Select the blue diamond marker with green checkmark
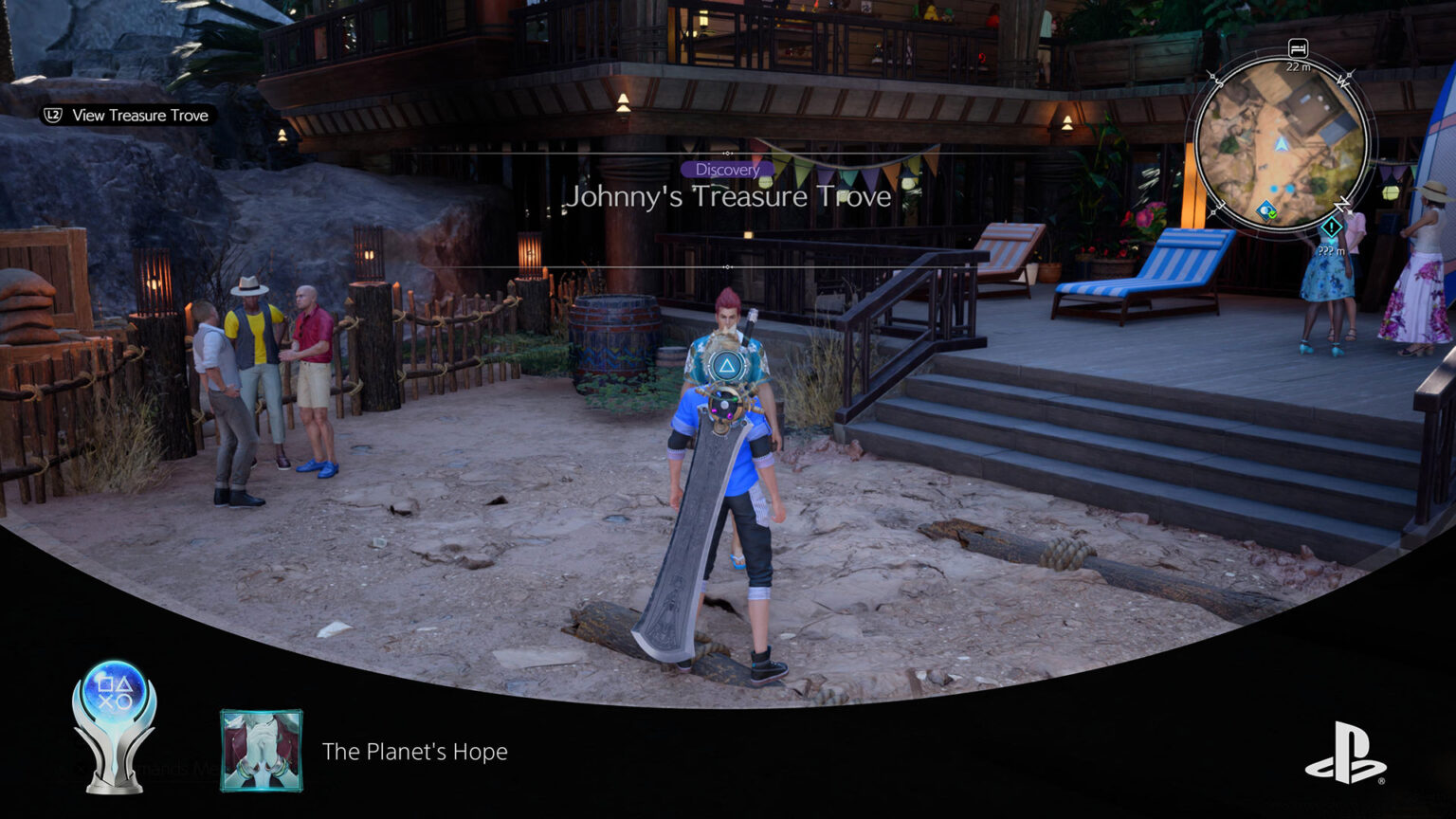The image size is (1456, 819). [1266, 210]
